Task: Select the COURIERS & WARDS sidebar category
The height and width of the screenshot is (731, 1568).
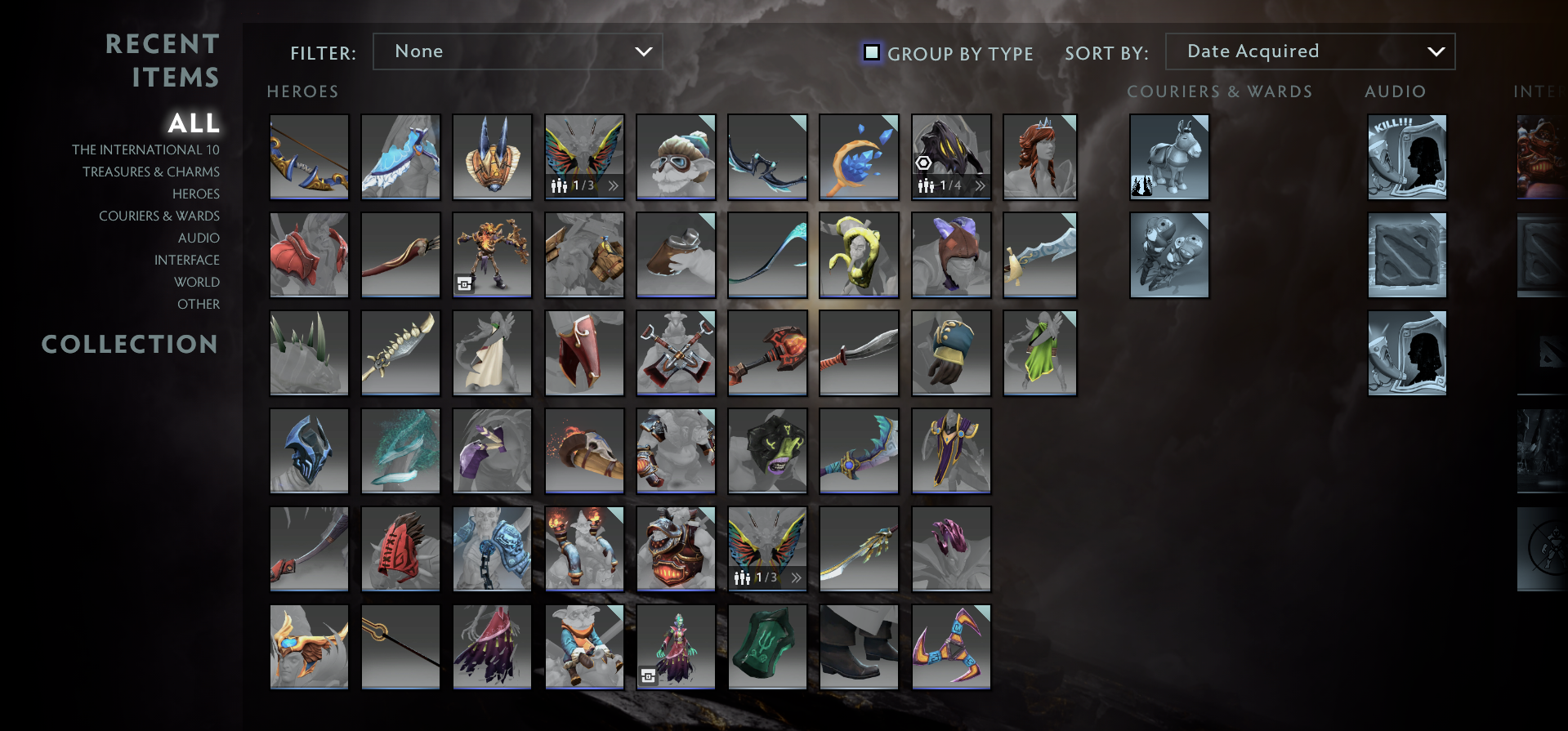Action: [159, 216]
